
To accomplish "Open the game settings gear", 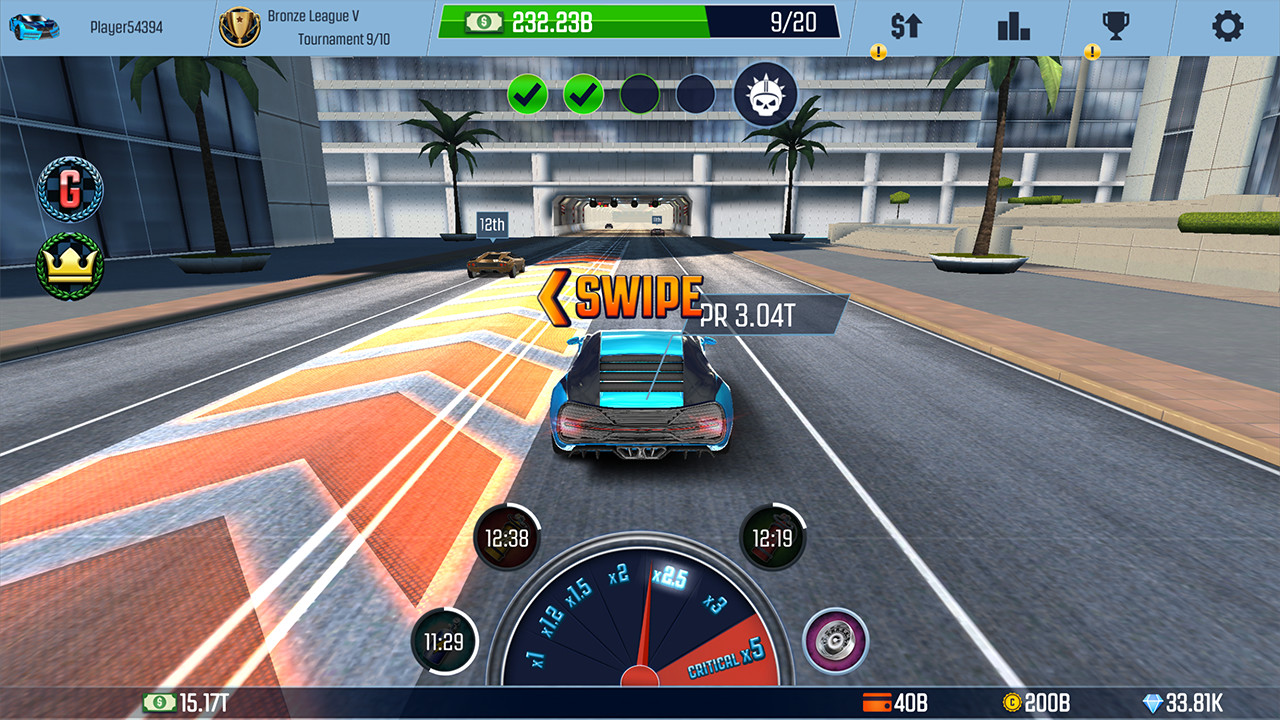I will pyautogui.click(x=1228, y=27).
